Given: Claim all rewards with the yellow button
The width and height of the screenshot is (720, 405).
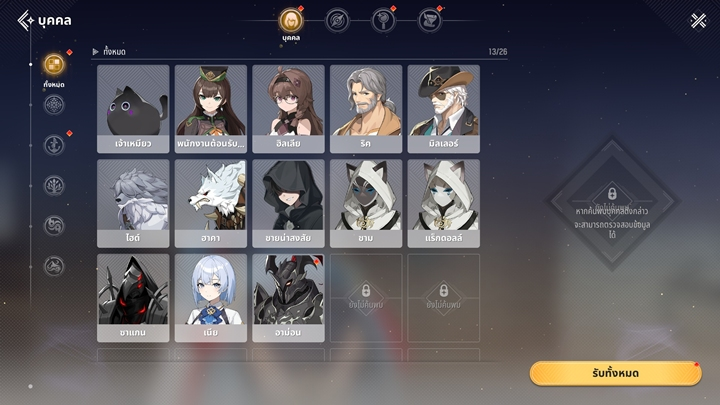Looking at the screenshot, I should coord(615,373).
